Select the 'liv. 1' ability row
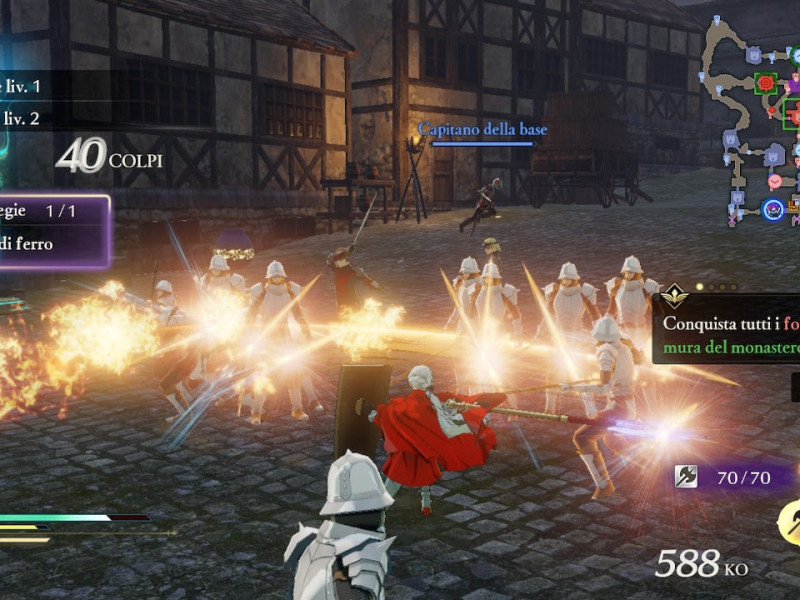 click(24, 87)
